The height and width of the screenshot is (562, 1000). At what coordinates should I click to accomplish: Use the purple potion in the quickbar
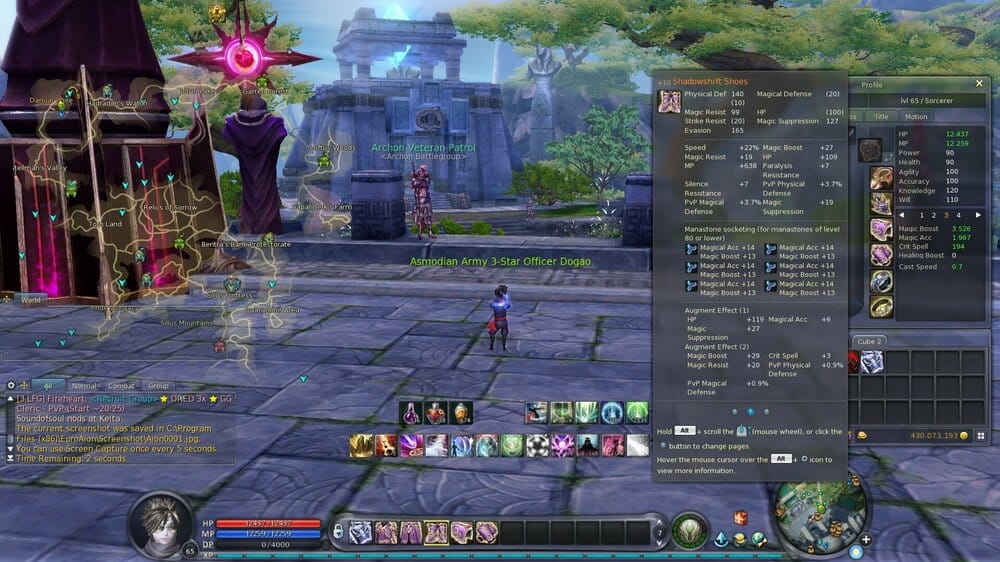click(412, 412)
